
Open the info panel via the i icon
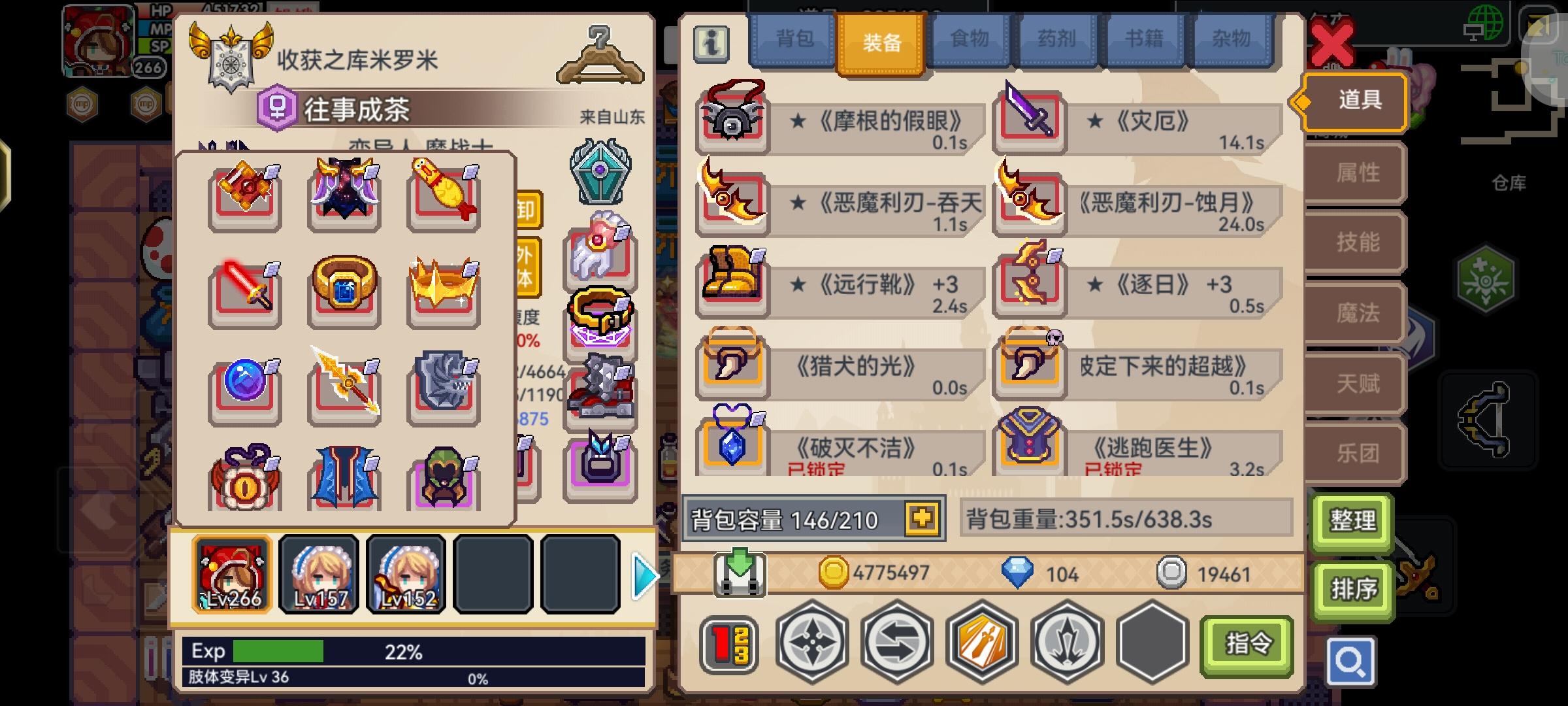tap(711, 44)
